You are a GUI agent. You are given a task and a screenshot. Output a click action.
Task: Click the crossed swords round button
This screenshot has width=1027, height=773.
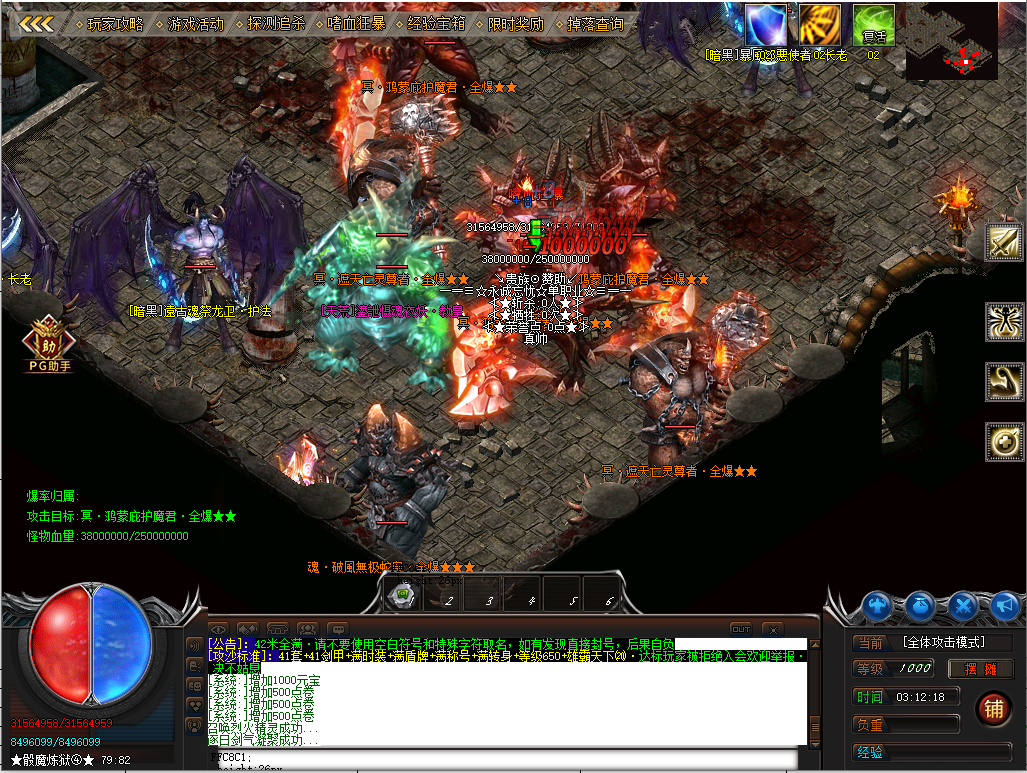click(963, 605)
